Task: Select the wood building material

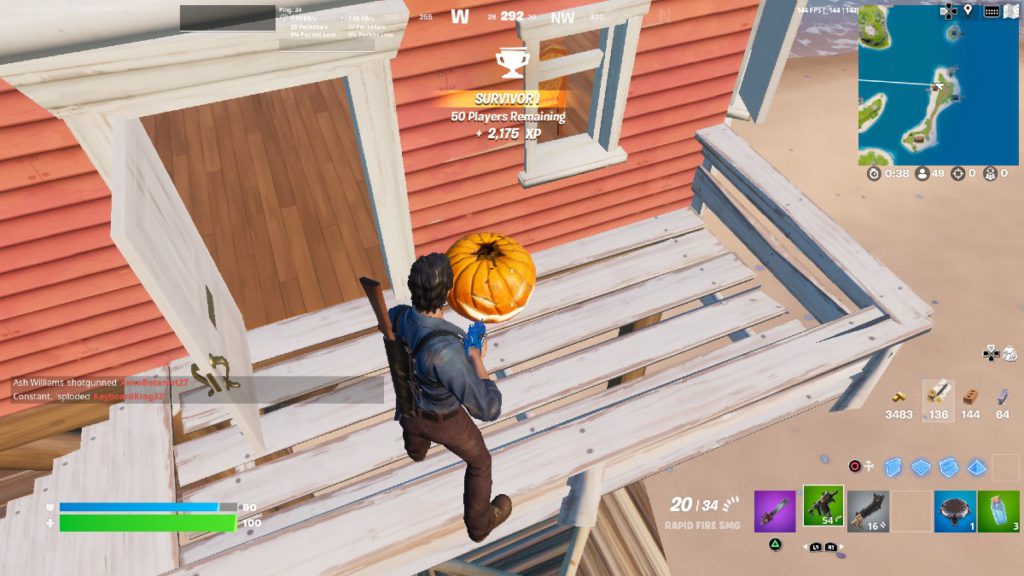Action: (x=937, y=393)
